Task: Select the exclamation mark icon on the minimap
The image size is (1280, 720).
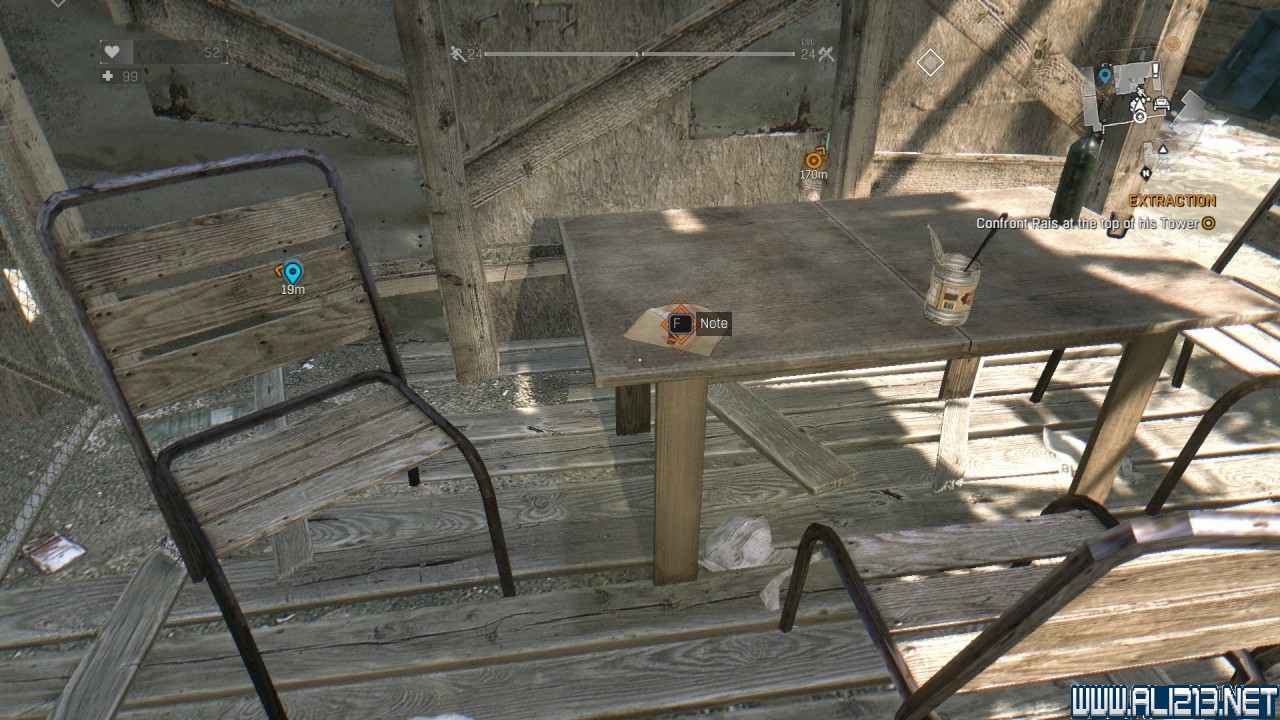Action: pos(1155,70)
